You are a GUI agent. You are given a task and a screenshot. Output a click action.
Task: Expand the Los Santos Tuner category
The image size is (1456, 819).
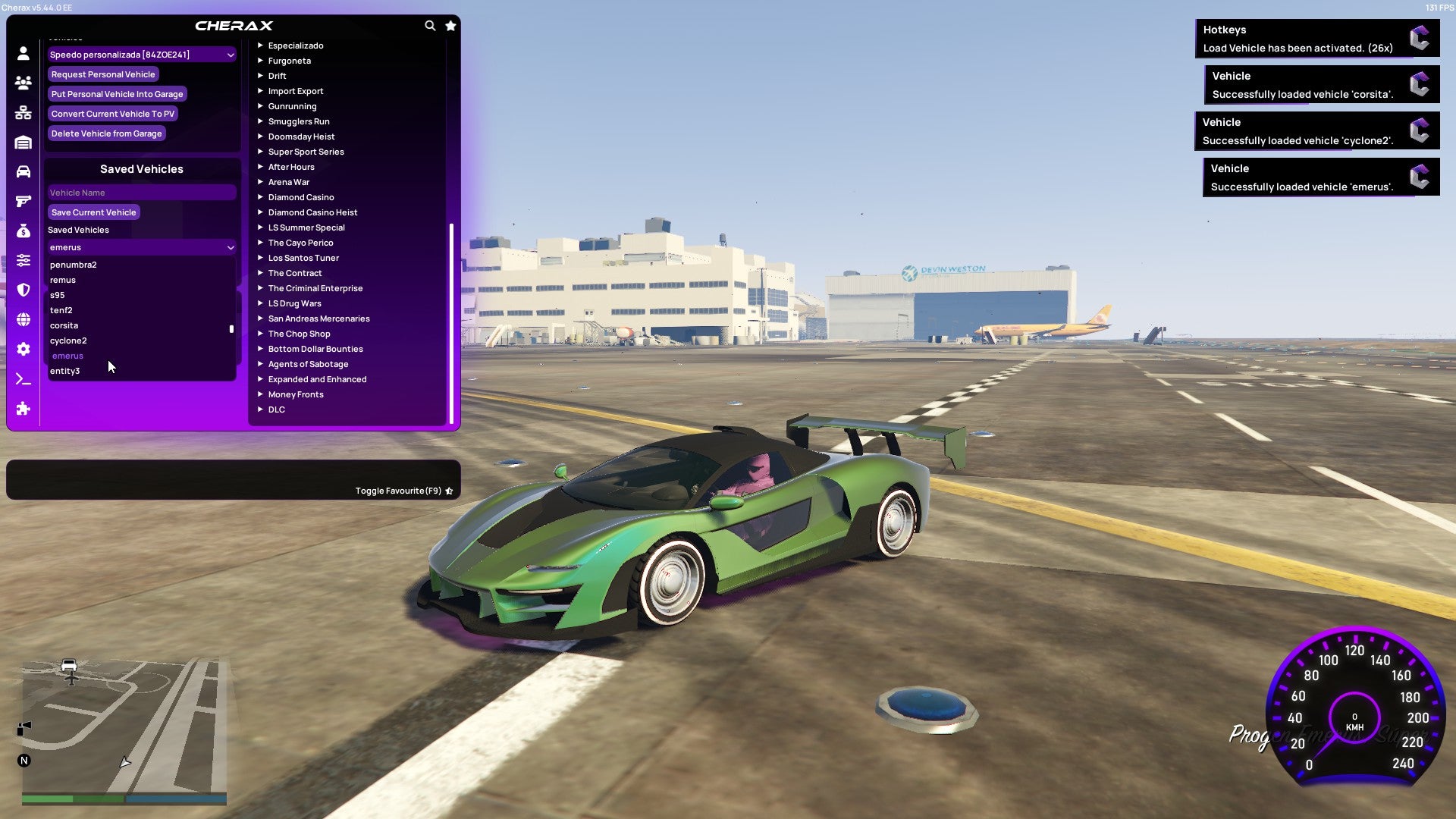point(303,258)
